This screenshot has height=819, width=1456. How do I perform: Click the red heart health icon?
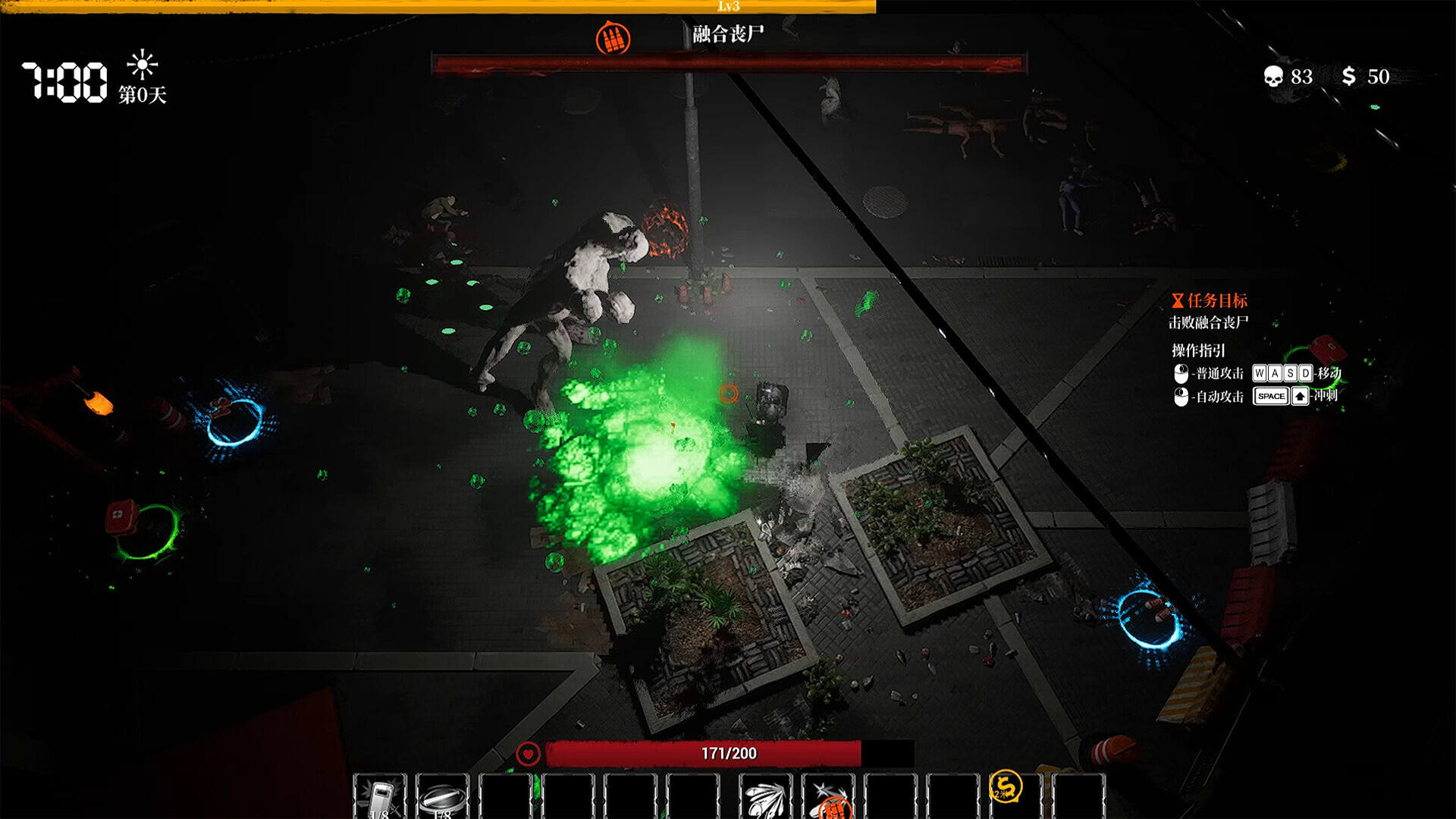pos(528,754)
